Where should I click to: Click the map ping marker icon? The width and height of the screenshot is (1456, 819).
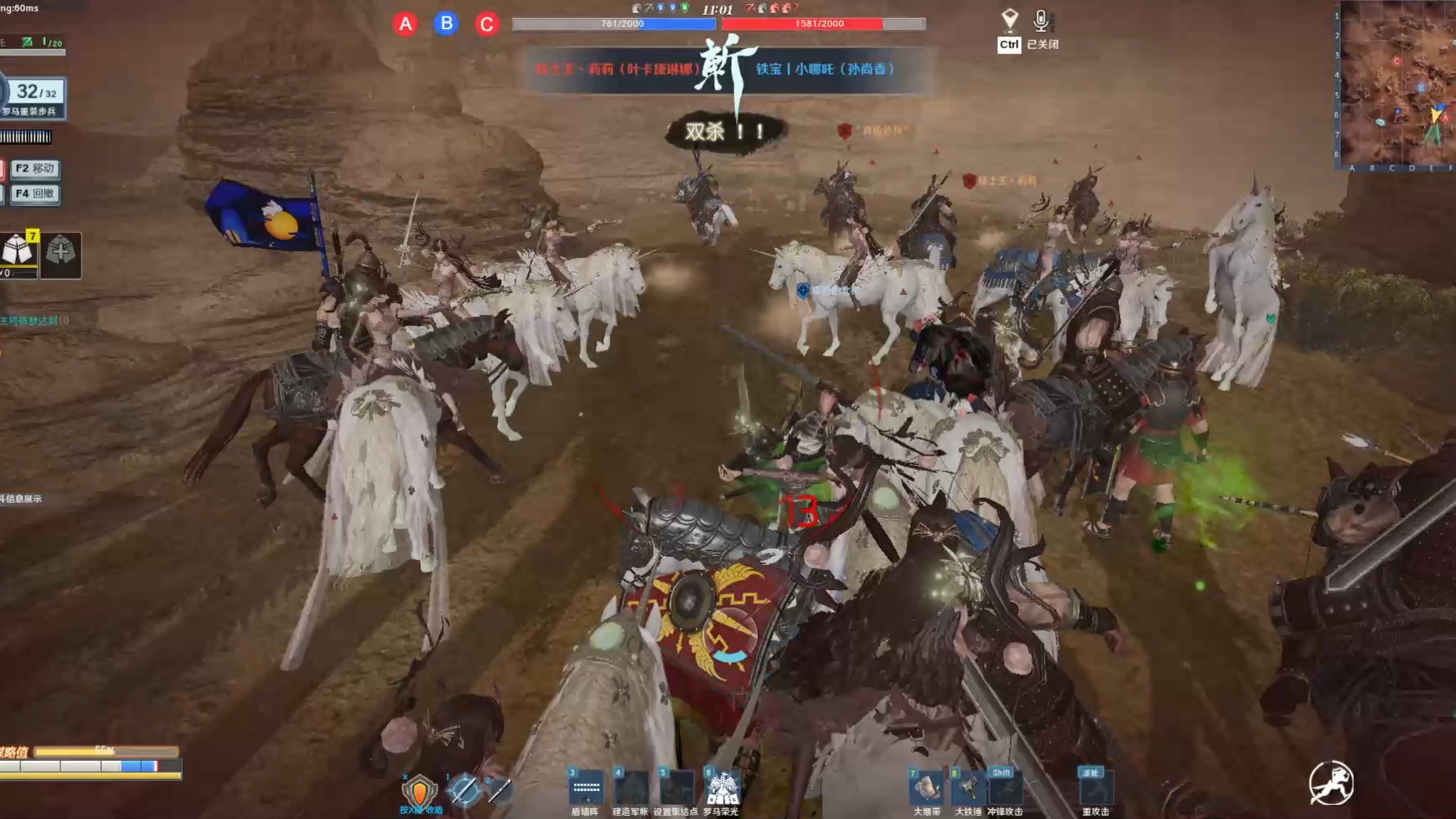coord(1010,20)
